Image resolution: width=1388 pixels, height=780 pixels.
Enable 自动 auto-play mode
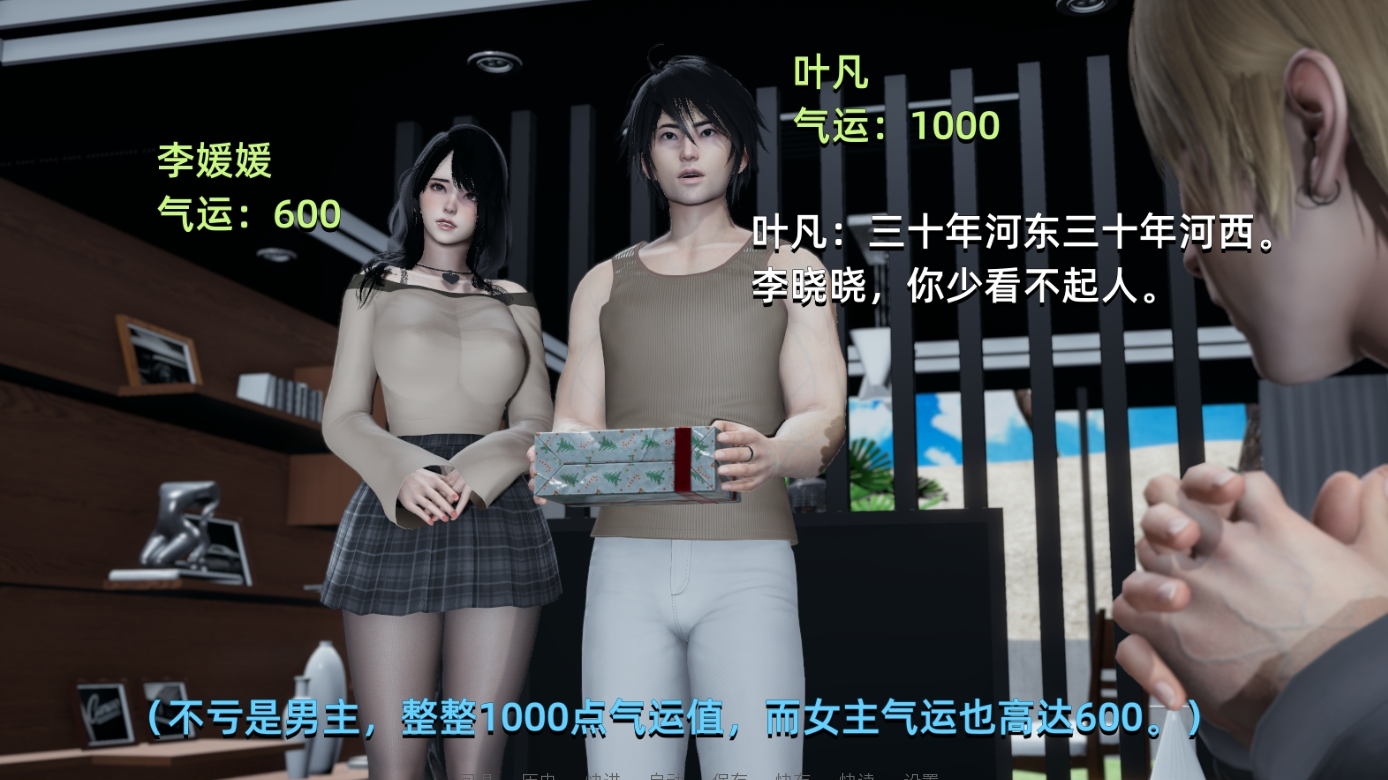click(666, 775)
